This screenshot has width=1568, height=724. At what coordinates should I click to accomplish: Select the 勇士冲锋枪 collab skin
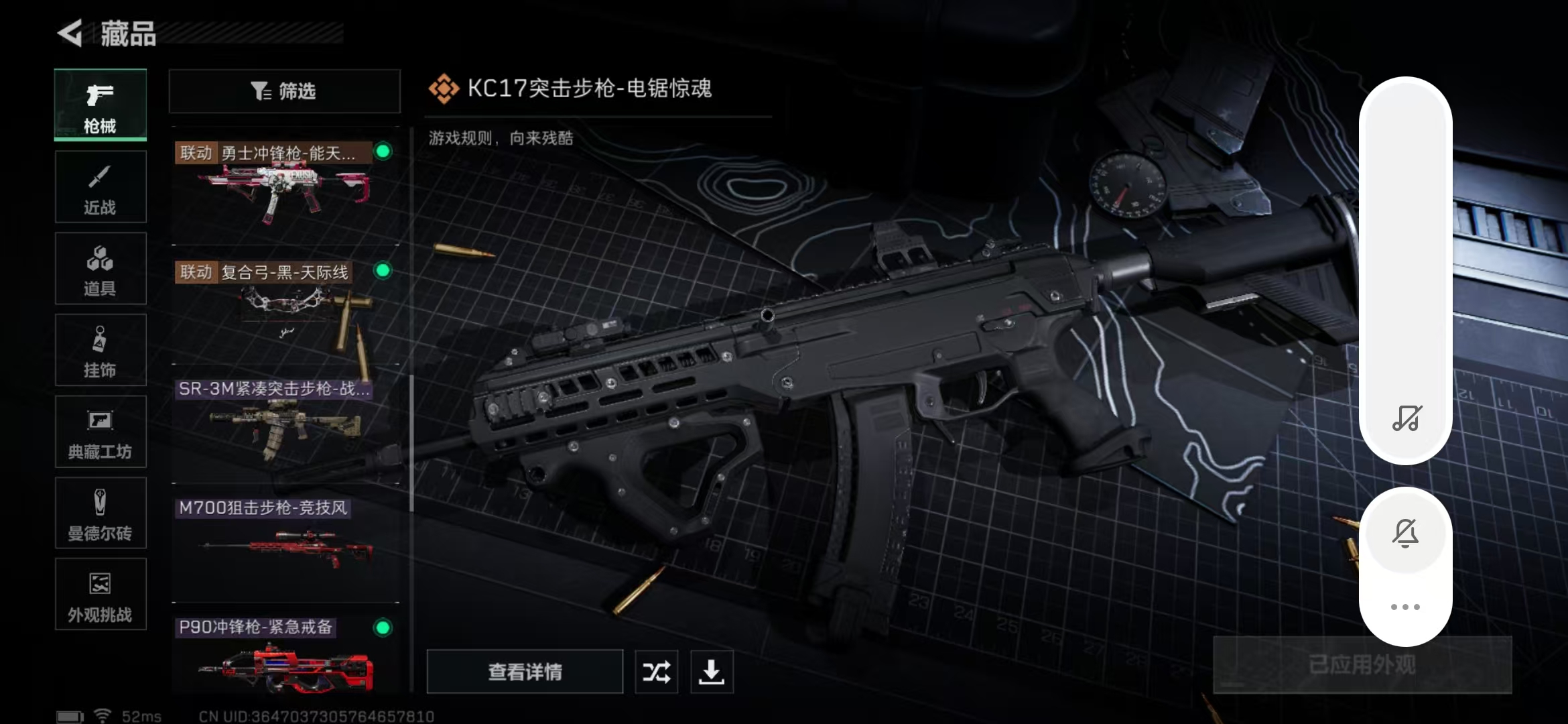click(x=285, y=184)
